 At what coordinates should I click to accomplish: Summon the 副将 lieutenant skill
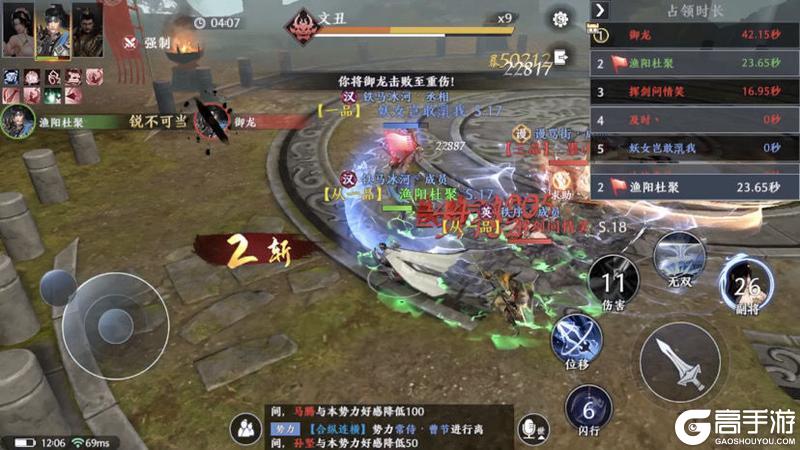[x=745, y=285]
